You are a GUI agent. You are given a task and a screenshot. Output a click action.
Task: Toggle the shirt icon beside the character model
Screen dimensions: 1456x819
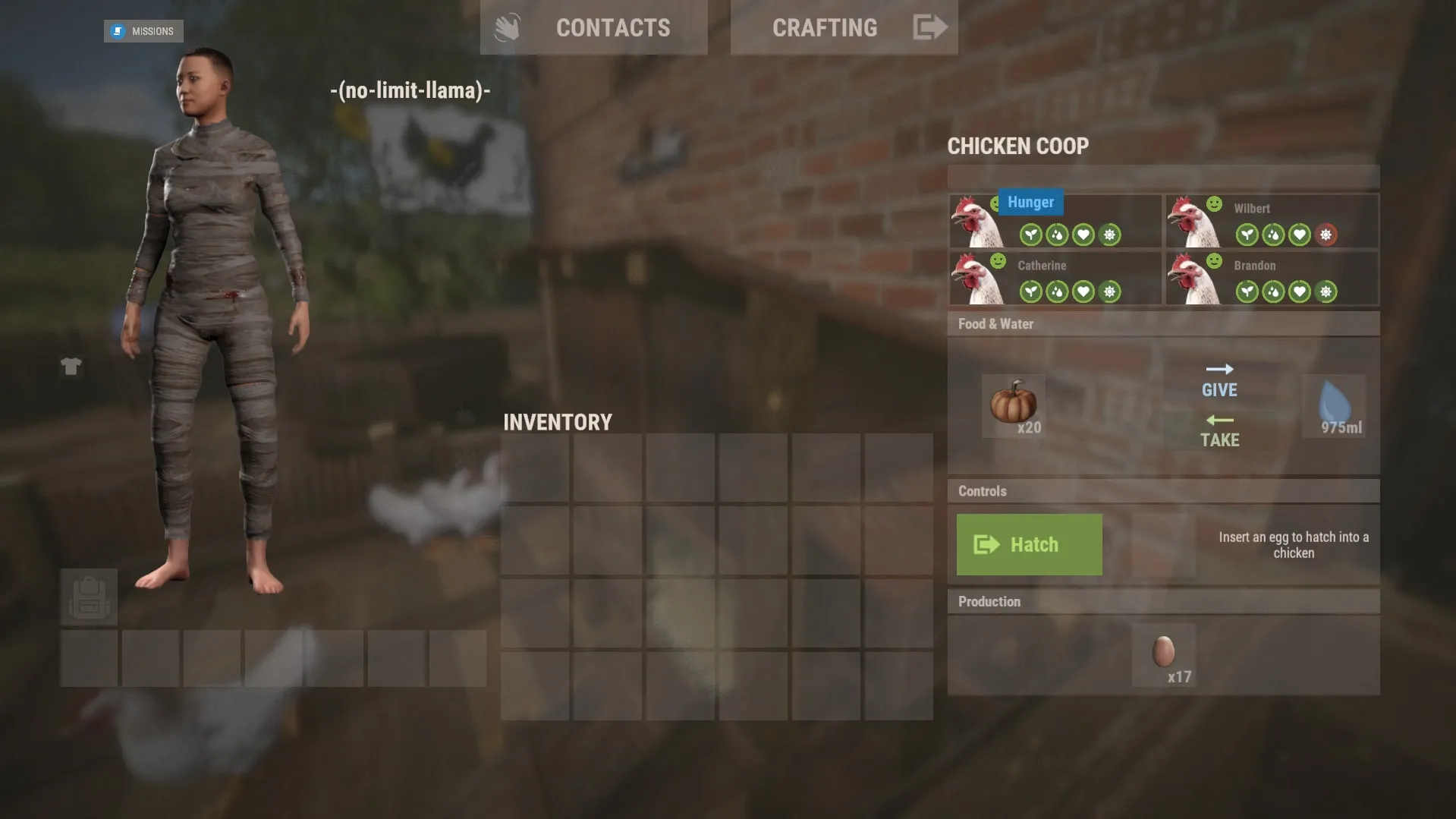click(71, 367)
